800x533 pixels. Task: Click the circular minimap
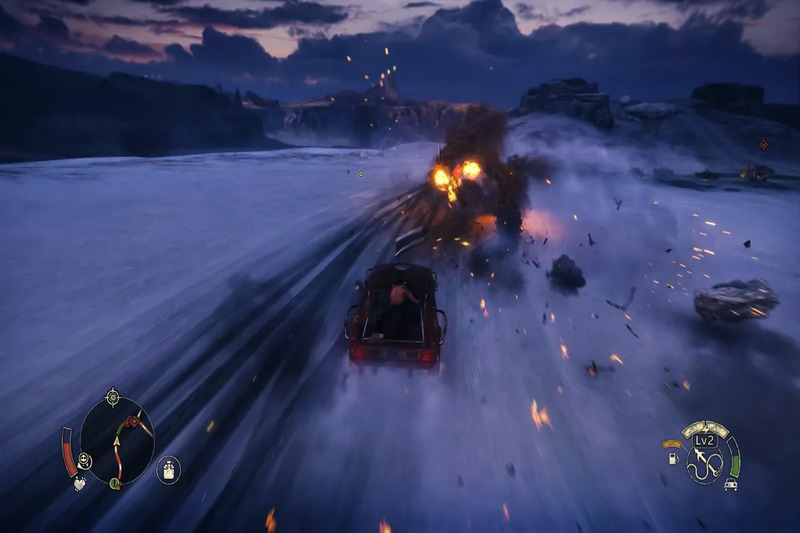click(117, 441)
